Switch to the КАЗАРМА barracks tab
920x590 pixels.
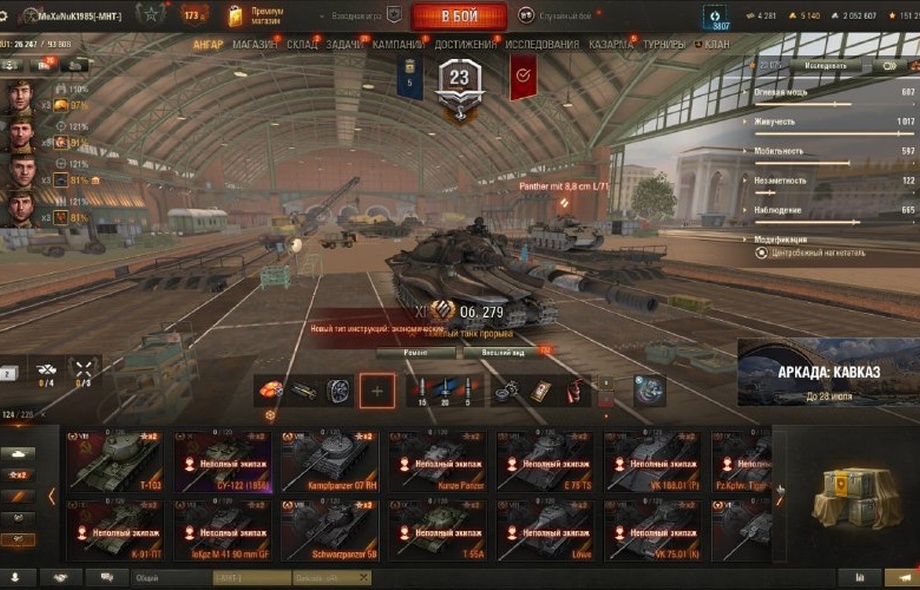(610, 45)
